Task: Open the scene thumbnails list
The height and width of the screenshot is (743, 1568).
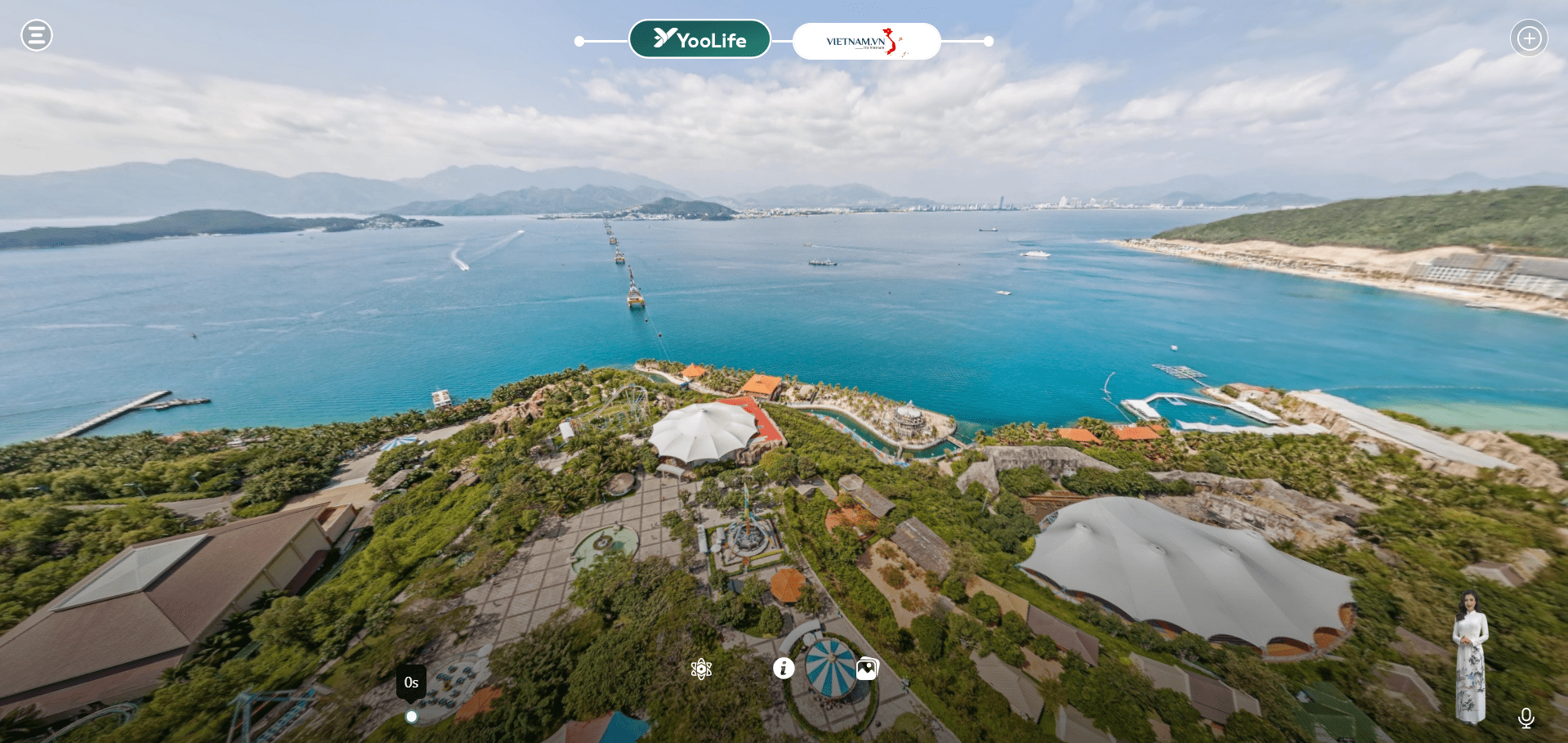Action: click(866, 668)
